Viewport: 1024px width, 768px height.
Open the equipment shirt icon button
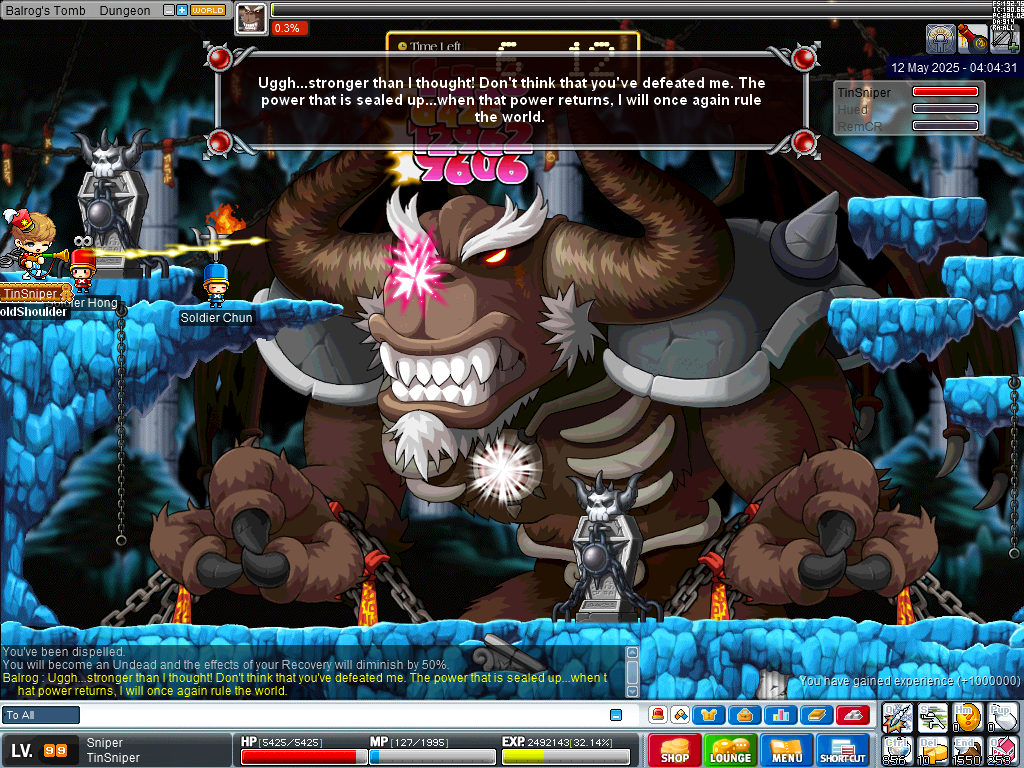[709, 715]
